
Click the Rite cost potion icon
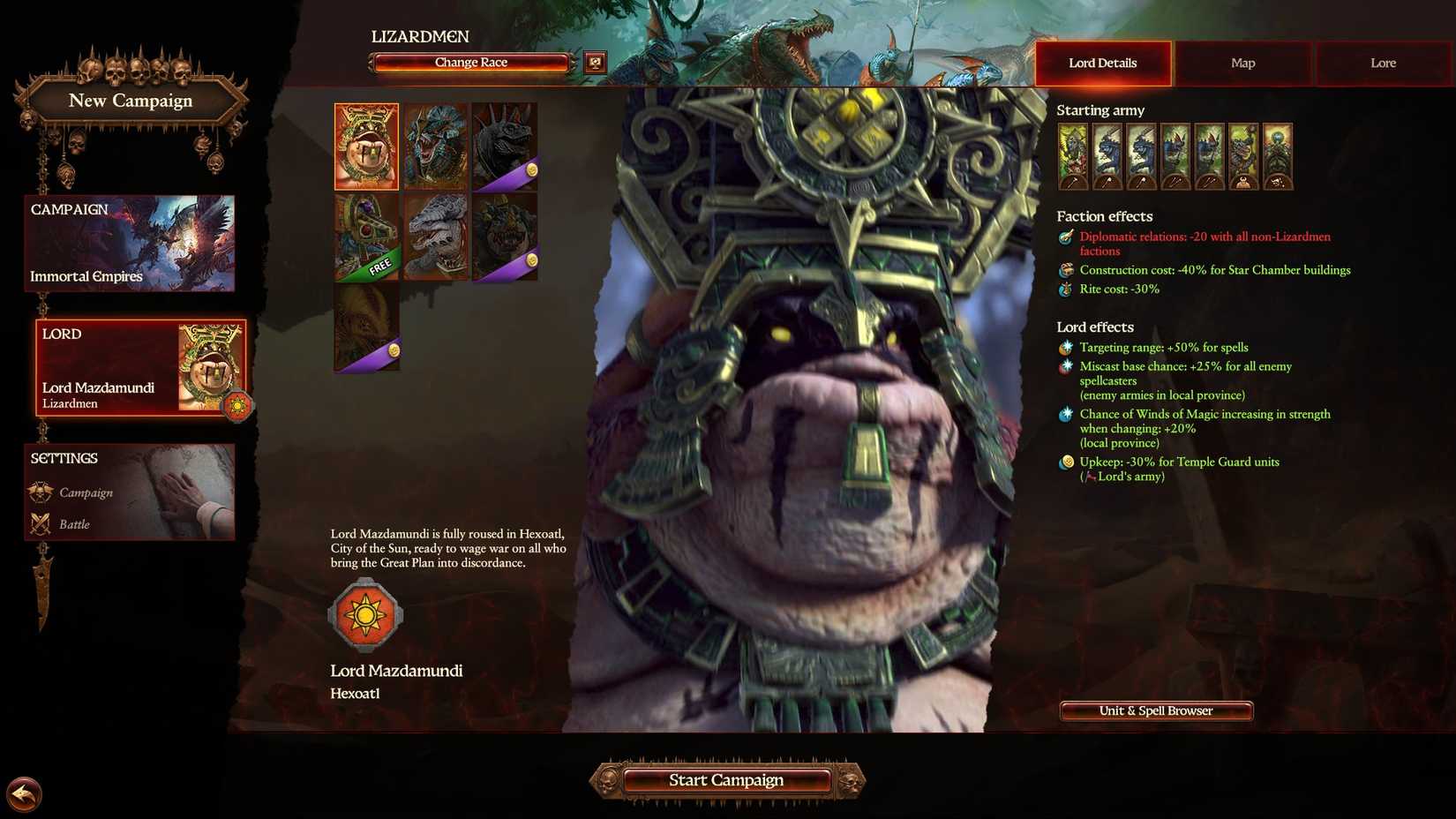click(1065, 289)
